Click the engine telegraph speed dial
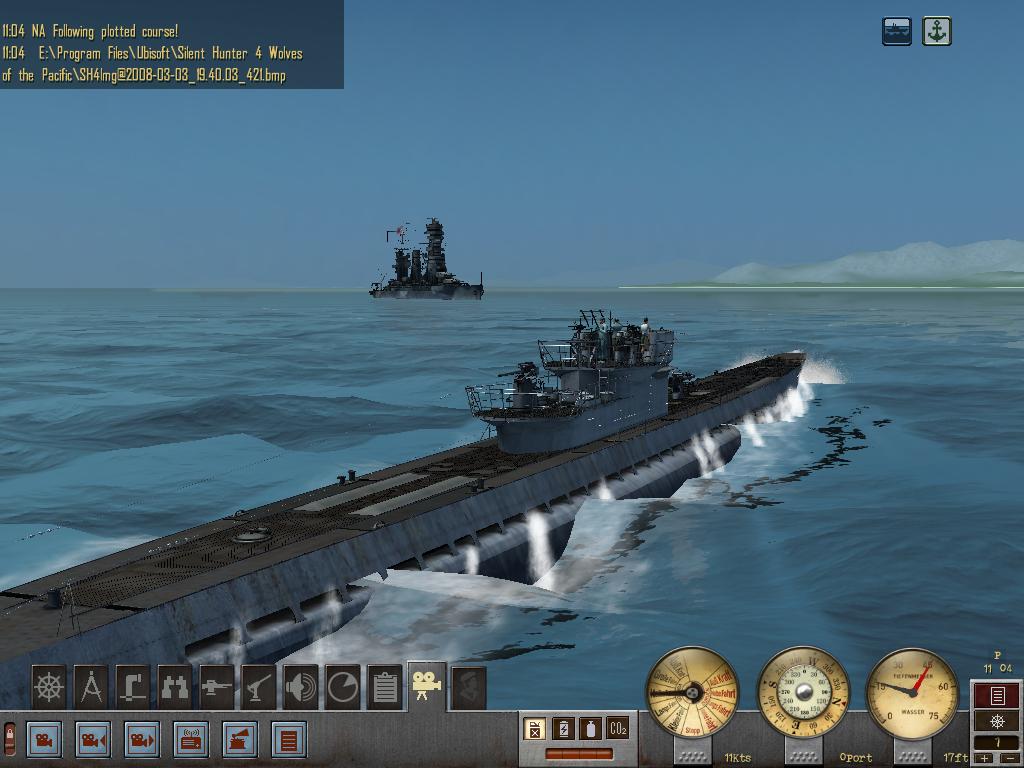Viewport: 1024px width, 768px height. (x=693, y=693)
